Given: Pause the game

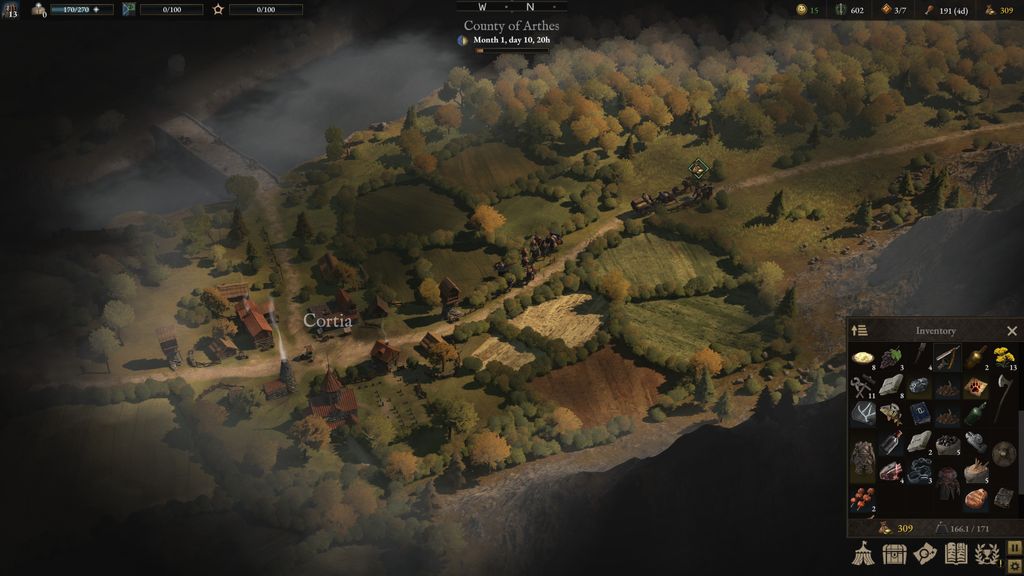Looking at the screenshot, I should (1014, 546).
